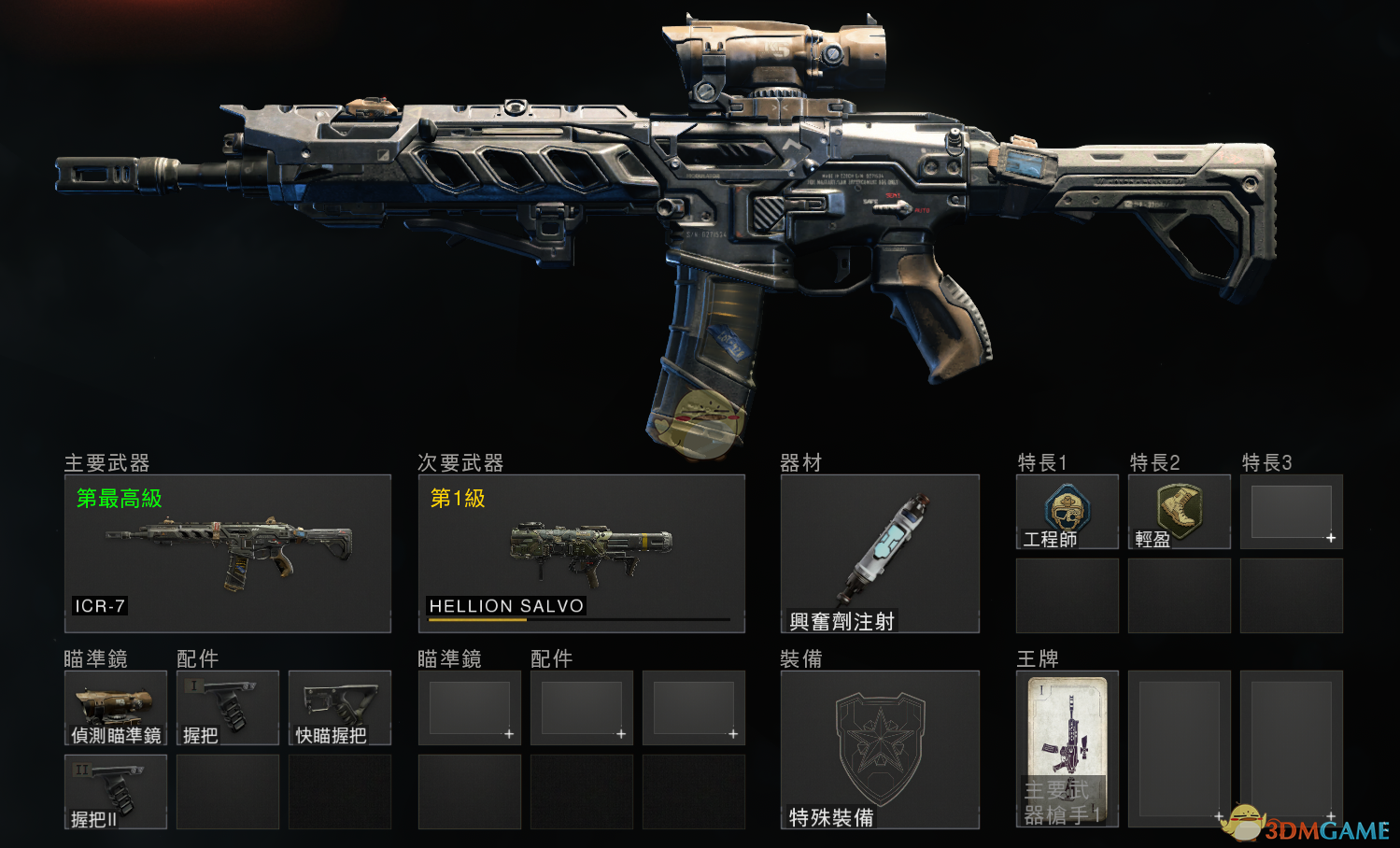Select the 輕盈 perk slot
Viewport: 1400px width, 848px height.
pos(1179,512)
